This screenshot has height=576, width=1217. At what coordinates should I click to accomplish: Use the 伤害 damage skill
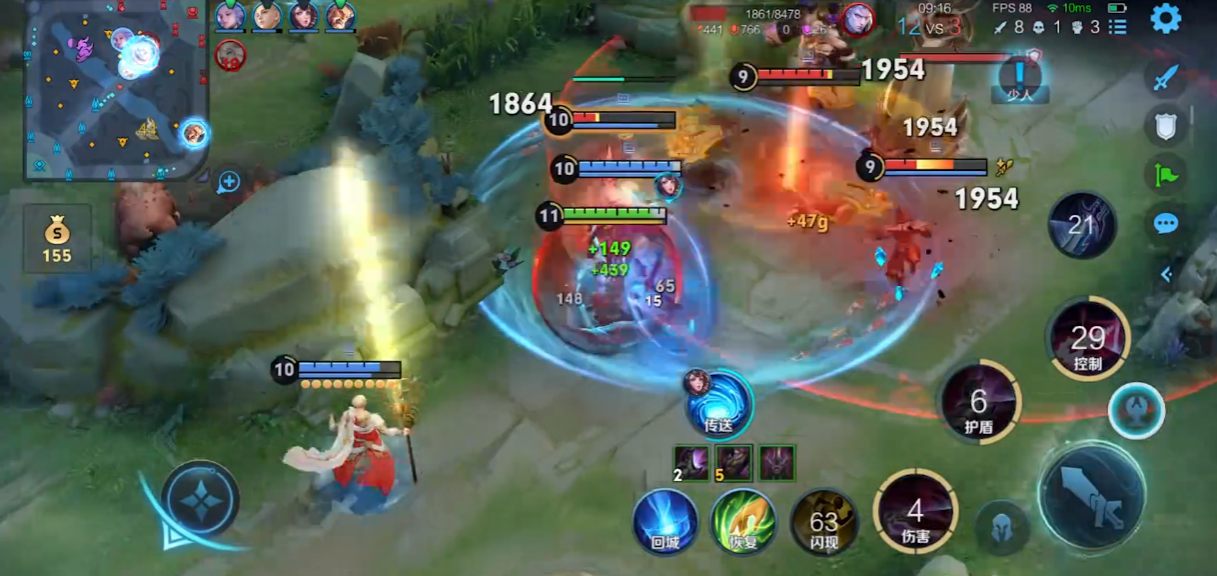(915, 513)
